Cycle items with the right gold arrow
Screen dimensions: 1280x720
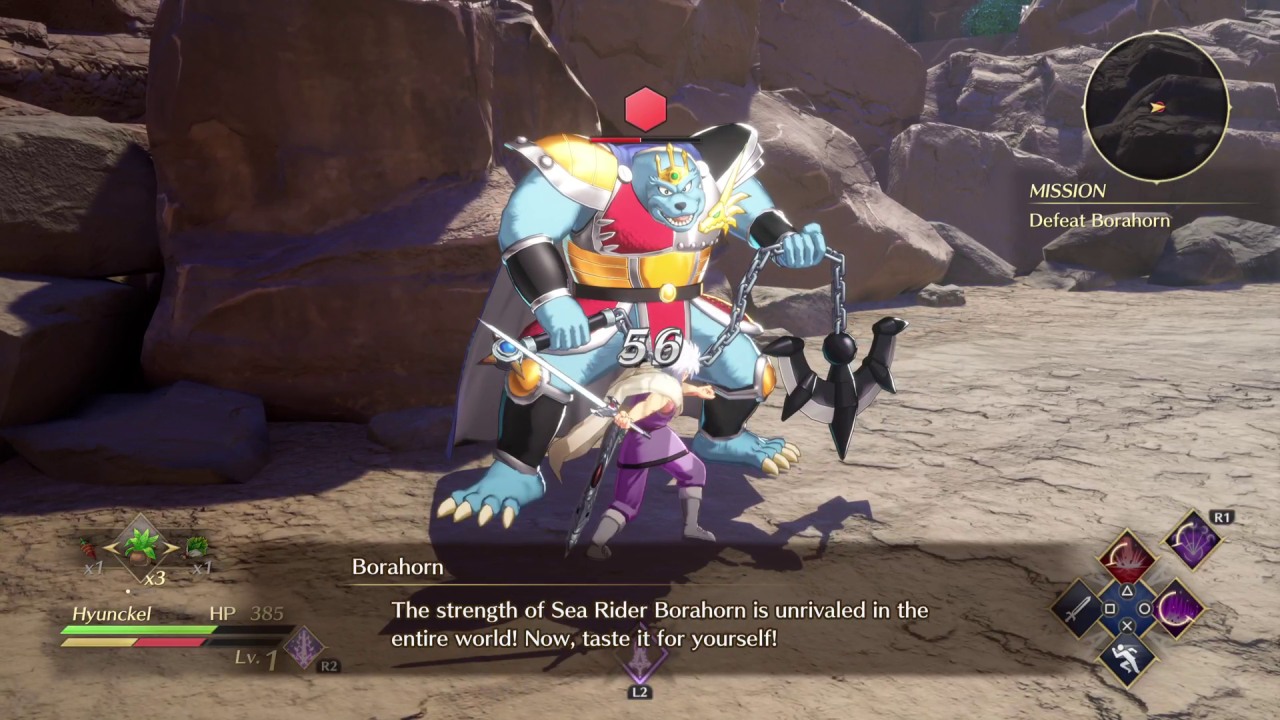(171, 548)
